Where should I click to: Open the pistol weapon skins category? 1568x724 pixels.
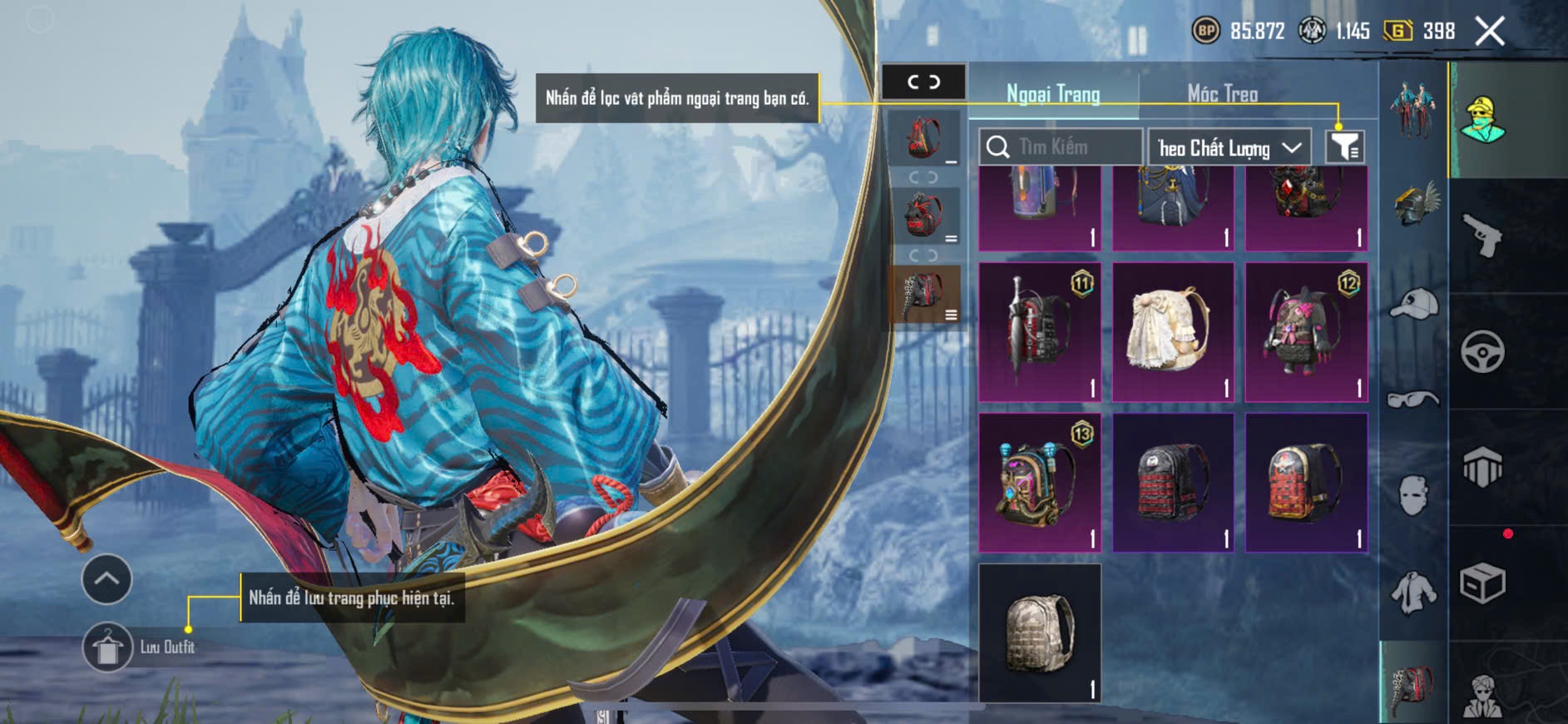pos(1482,236)
